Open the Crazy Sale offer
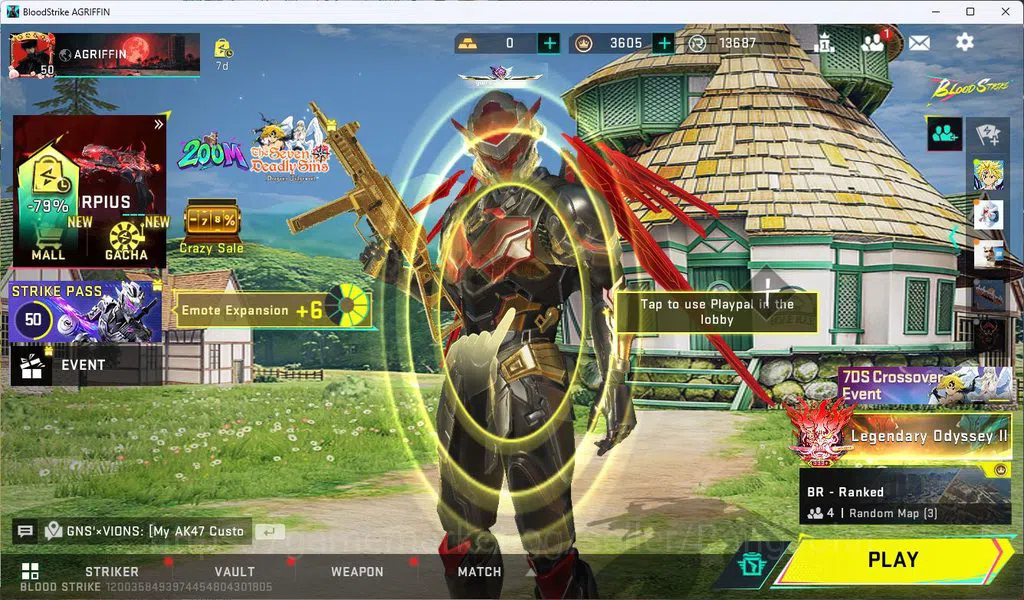 click(211, 227)
